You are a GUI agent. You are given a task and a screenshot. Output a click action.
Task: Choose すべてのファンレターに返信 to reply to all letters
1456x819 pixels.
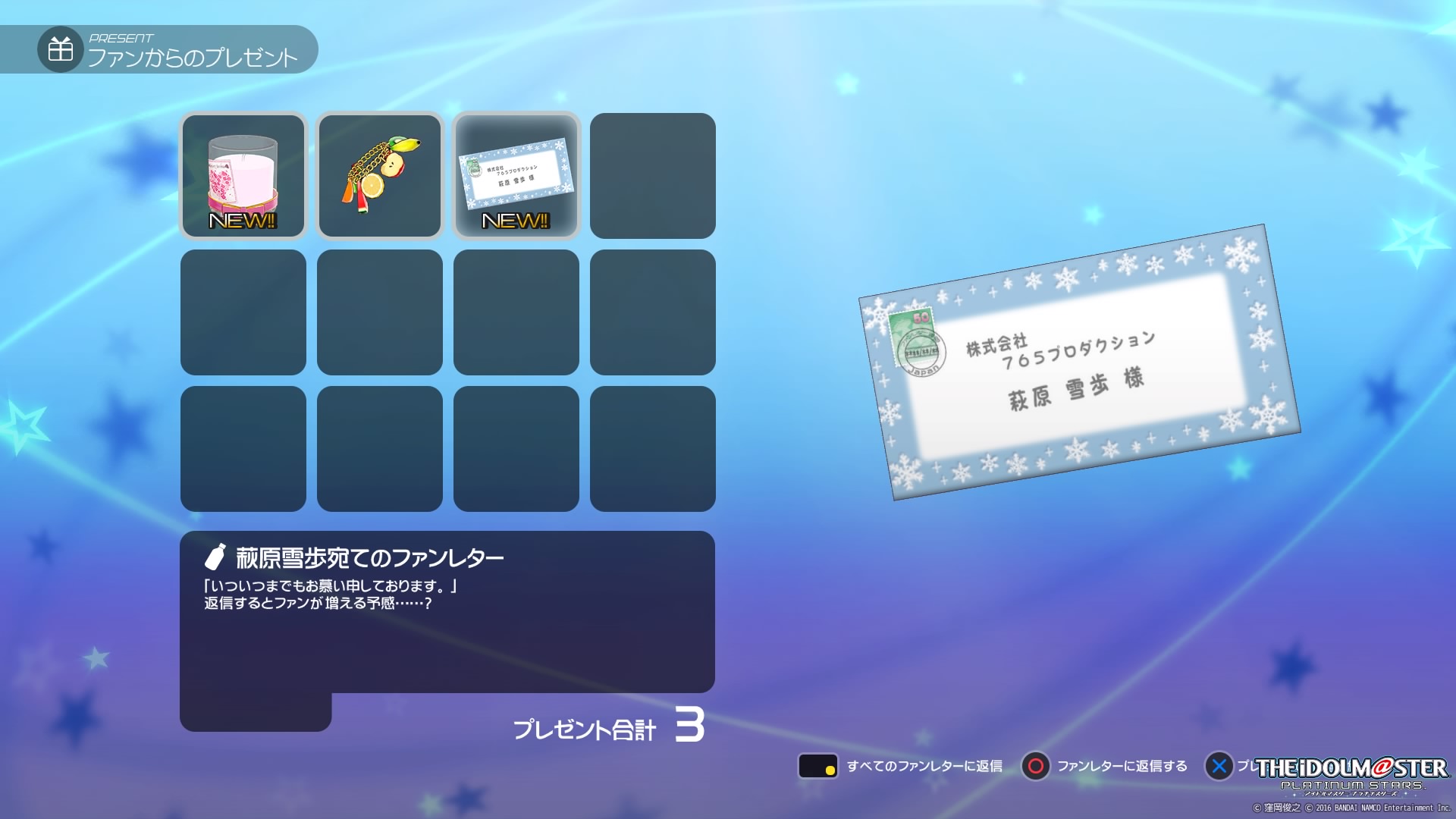coord(925,767)
